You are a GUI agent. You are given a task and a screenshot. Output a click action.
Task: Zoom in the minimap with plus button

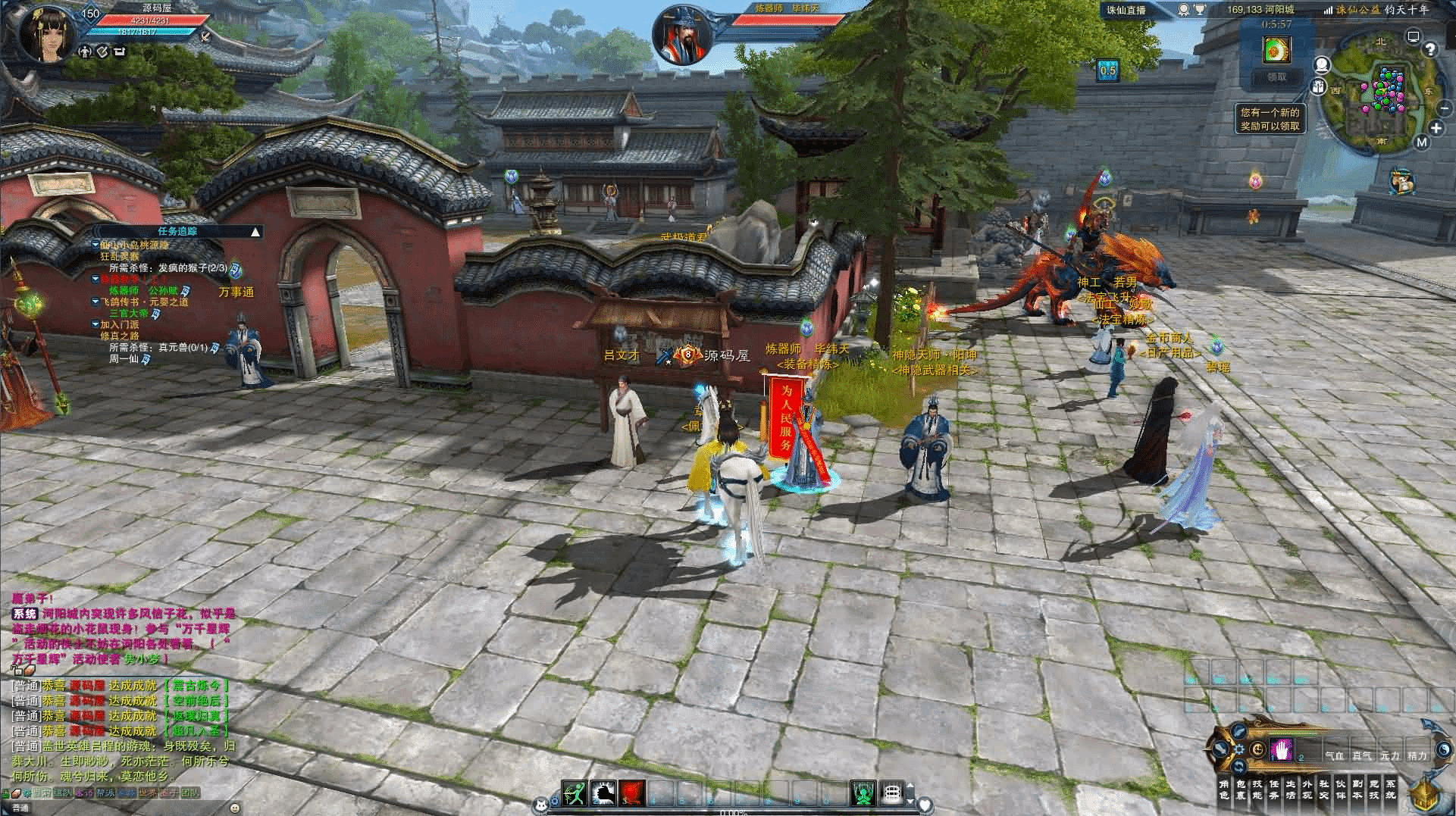(1436, 129)
